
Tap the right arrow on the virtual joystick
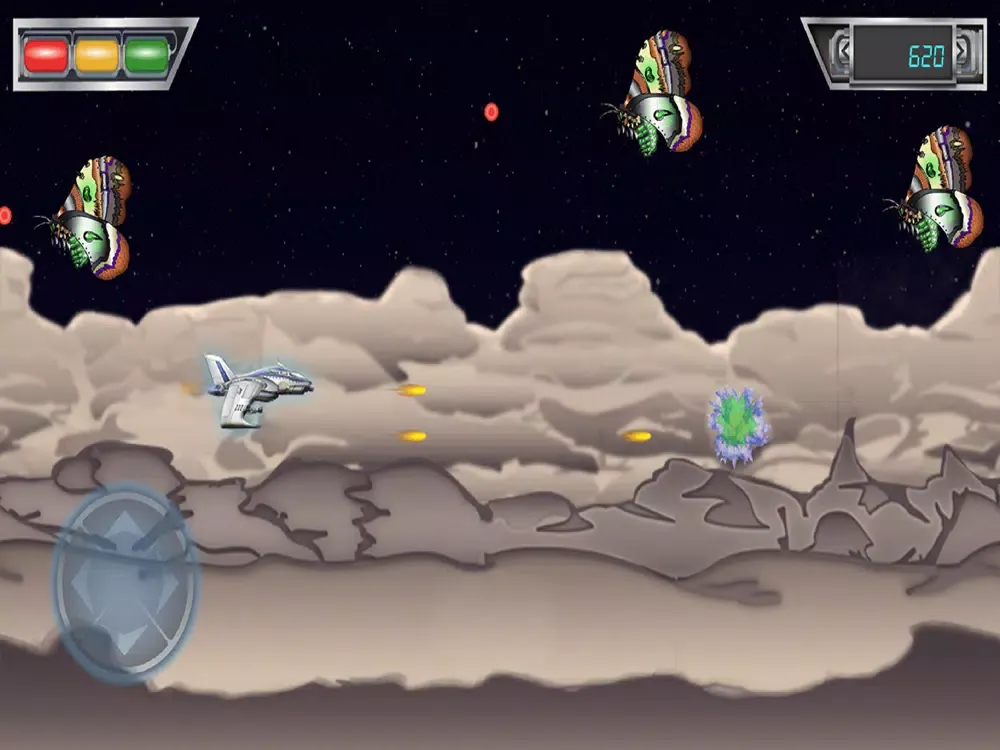point(172,584)
